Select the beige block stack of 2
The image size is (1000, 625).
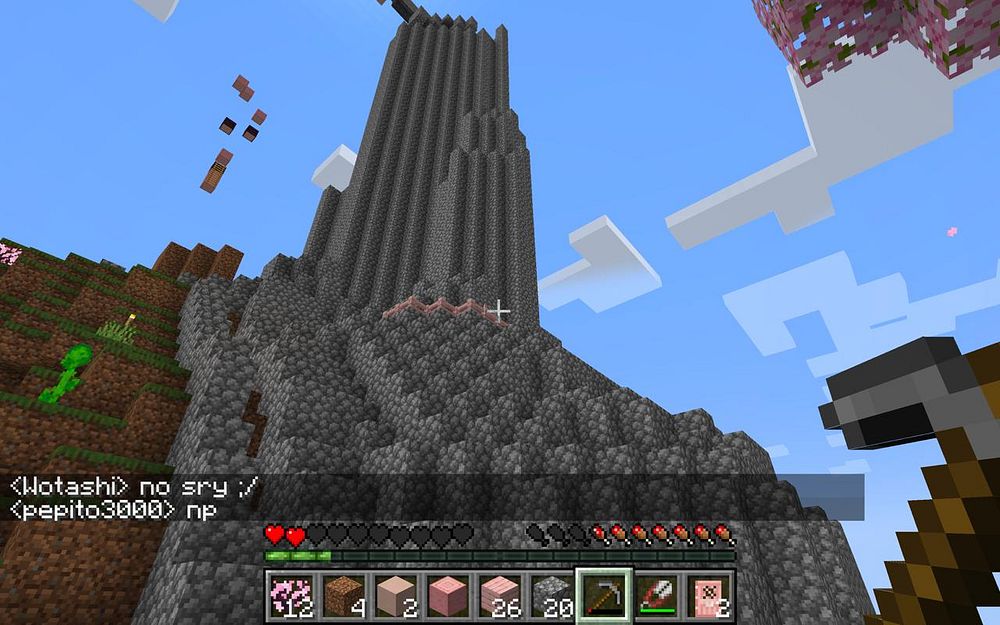coord(395,594)
